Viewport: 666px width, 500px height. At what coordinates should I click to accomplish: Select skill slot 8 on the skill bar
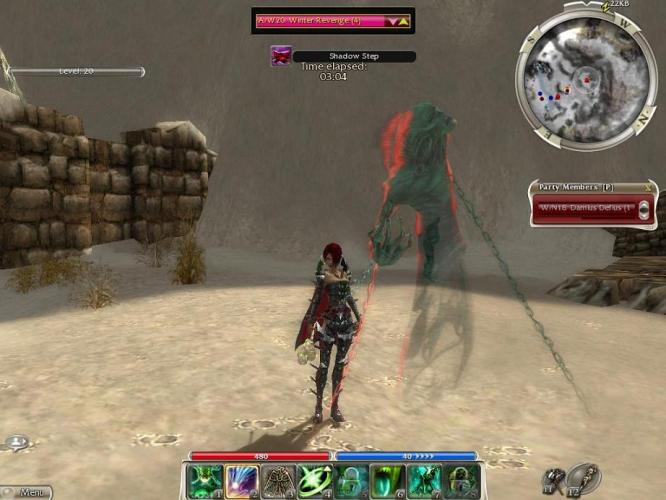[460, 480]
